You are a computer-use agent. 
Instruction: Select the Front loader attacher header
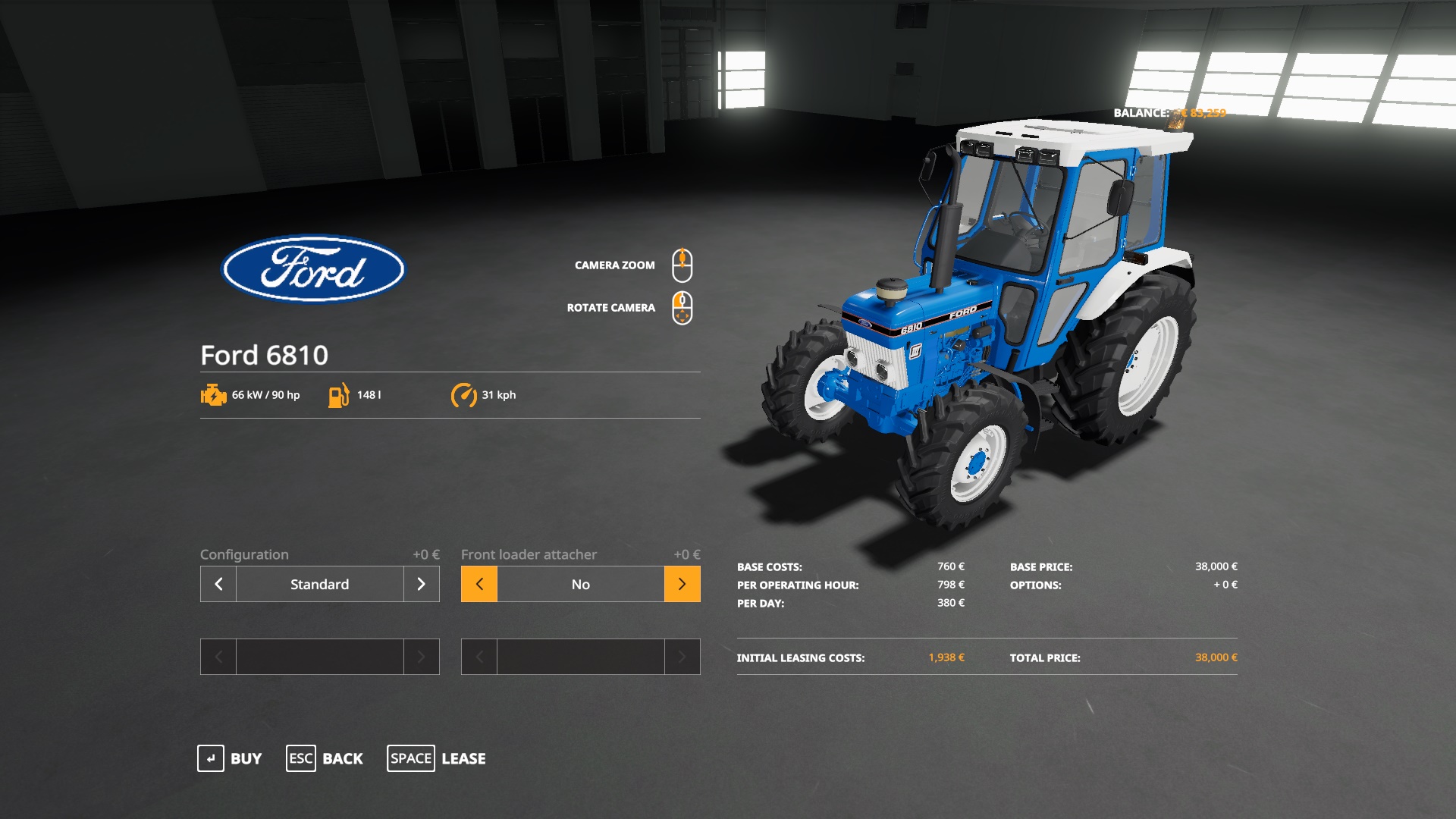pyautogui.click(x=530, y=554)
